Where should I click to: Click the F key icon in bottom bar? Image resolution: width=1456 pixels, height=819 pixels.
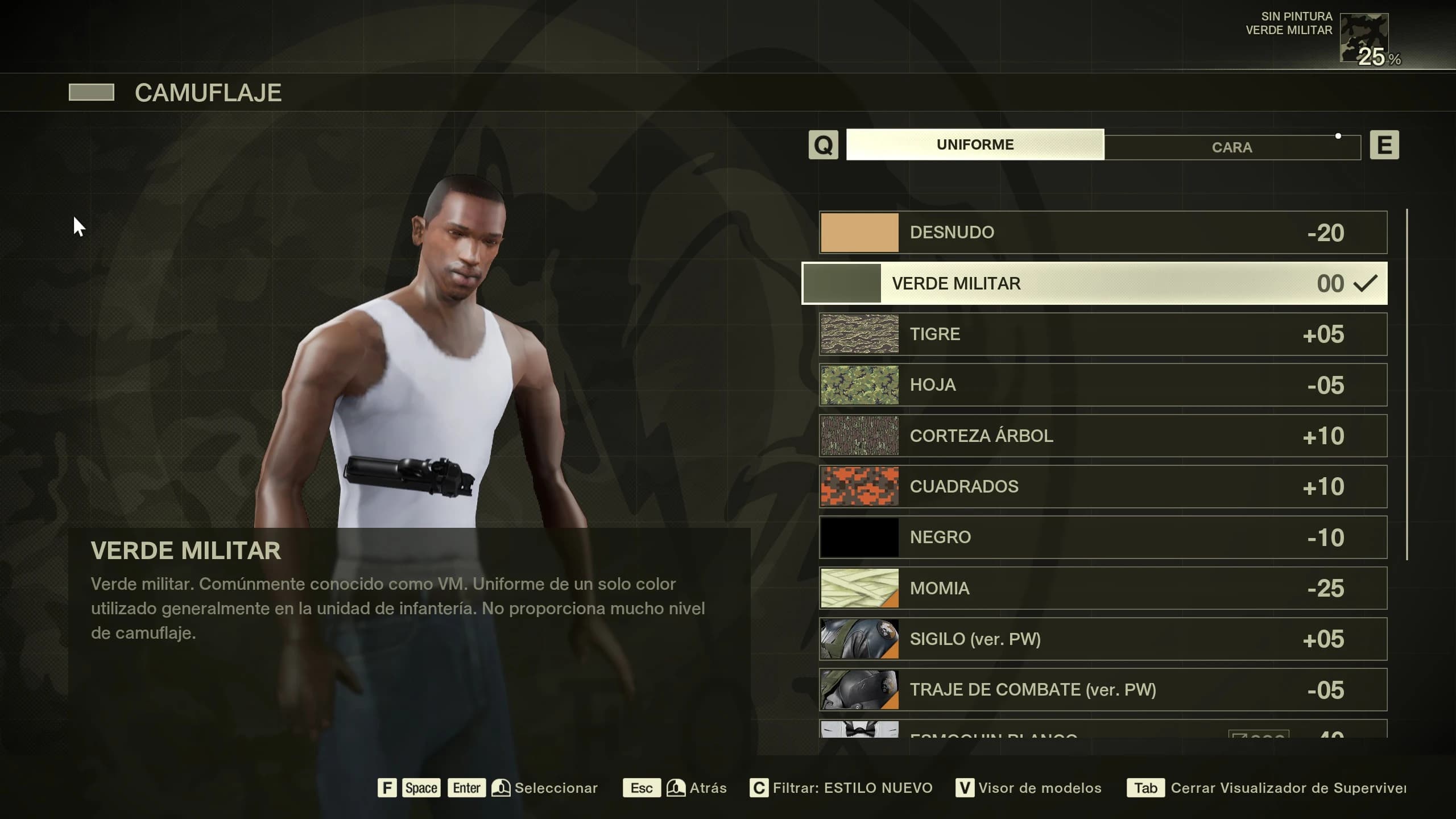[387, 788]
